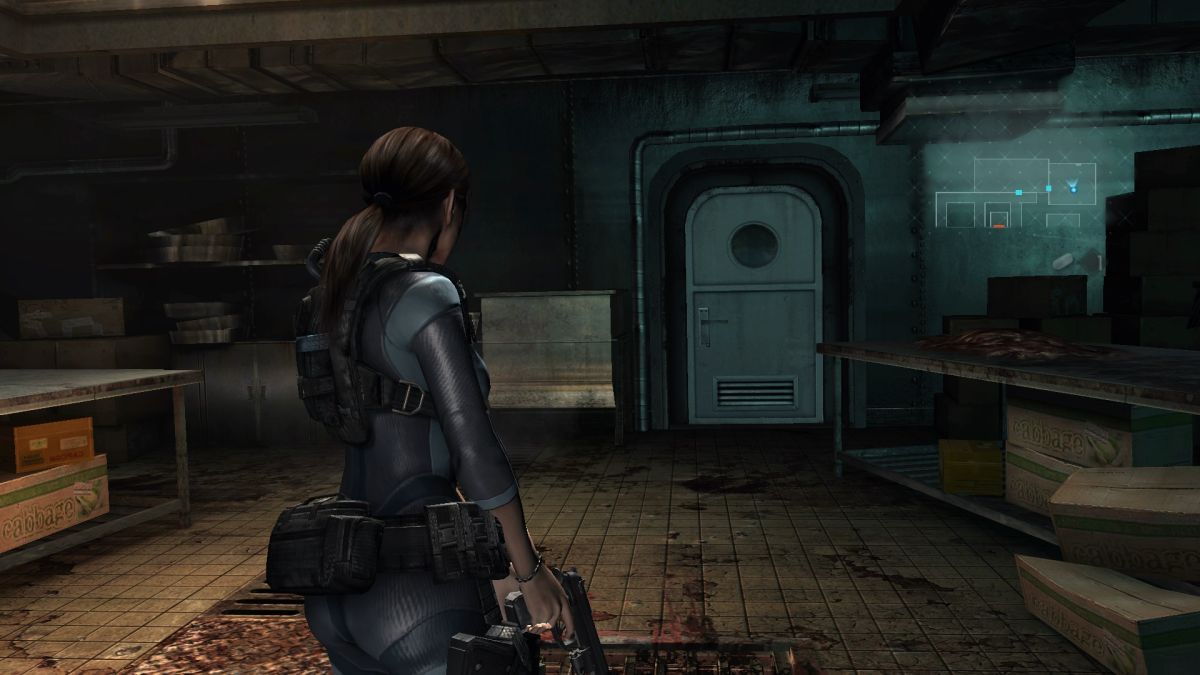This screenshot has height=675, width=1200.
Task: Select the capsule item icon below the minimap
Action: click(x=1062, y=261)
